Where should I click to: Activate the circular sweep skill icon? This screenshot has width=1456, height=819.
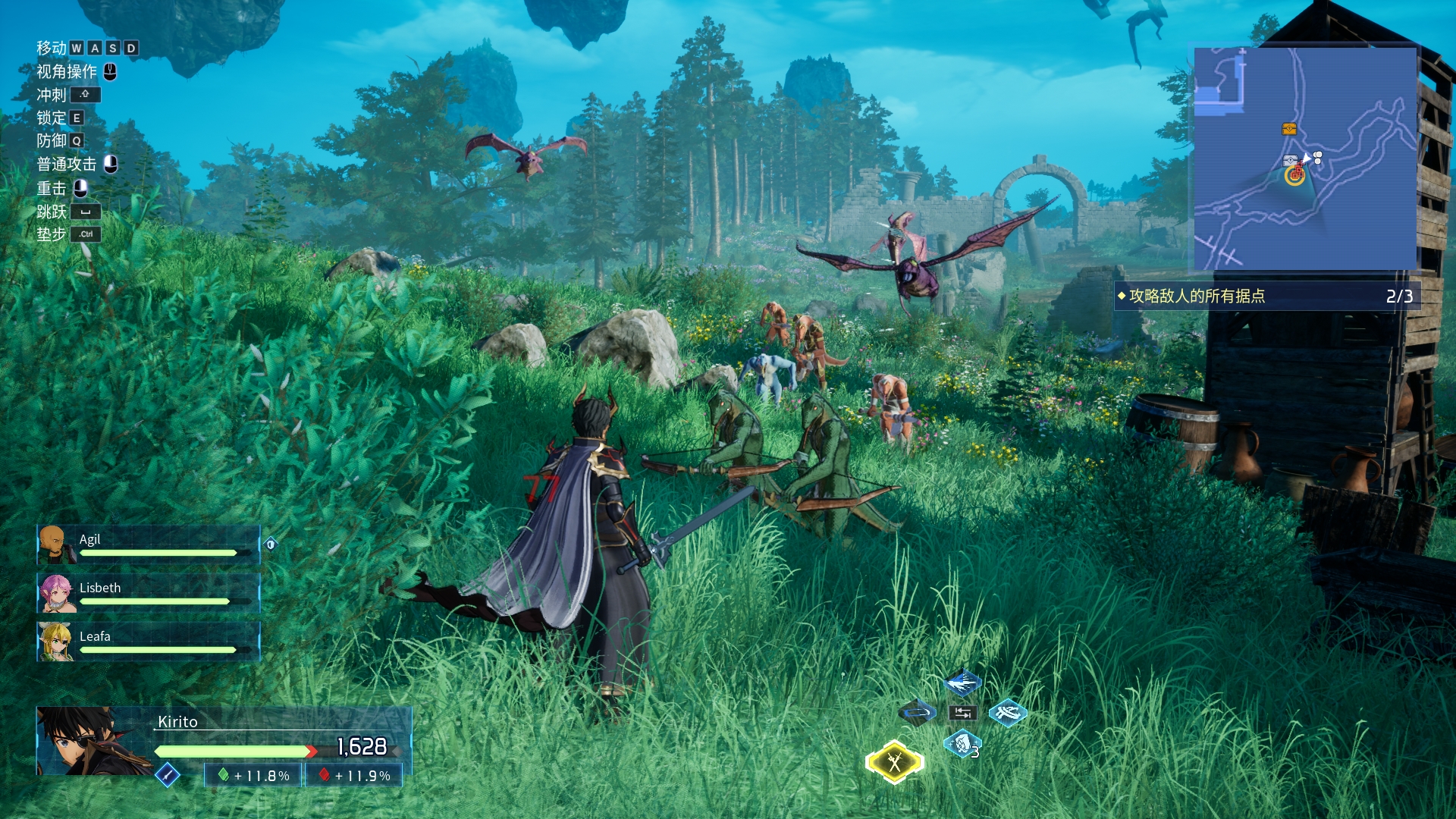tap(917, 713)
